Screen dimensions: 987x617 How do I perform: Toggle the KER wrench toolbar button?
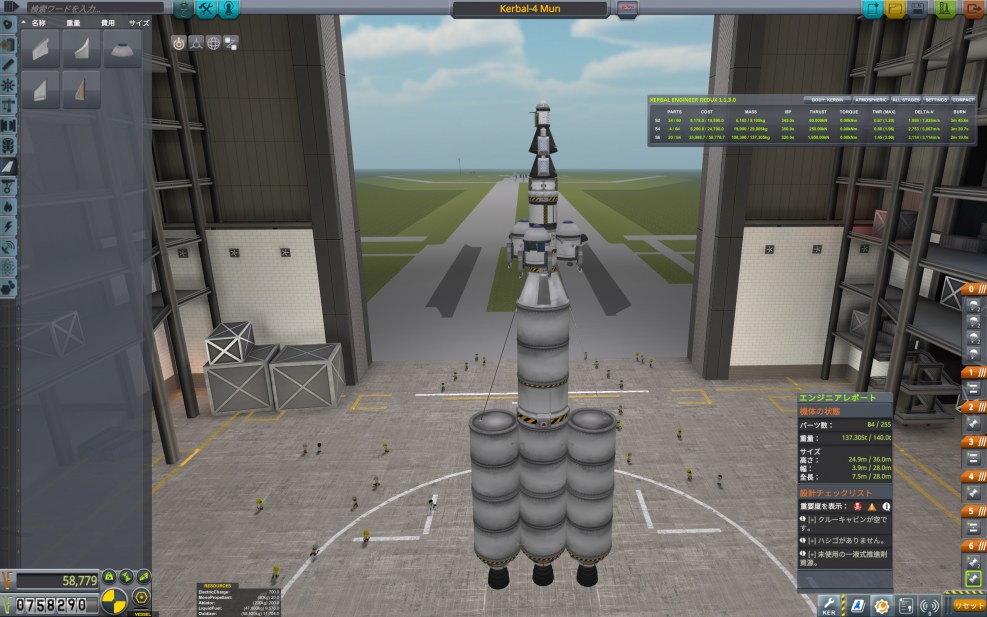pyautogui.click(x=829, y=604)
